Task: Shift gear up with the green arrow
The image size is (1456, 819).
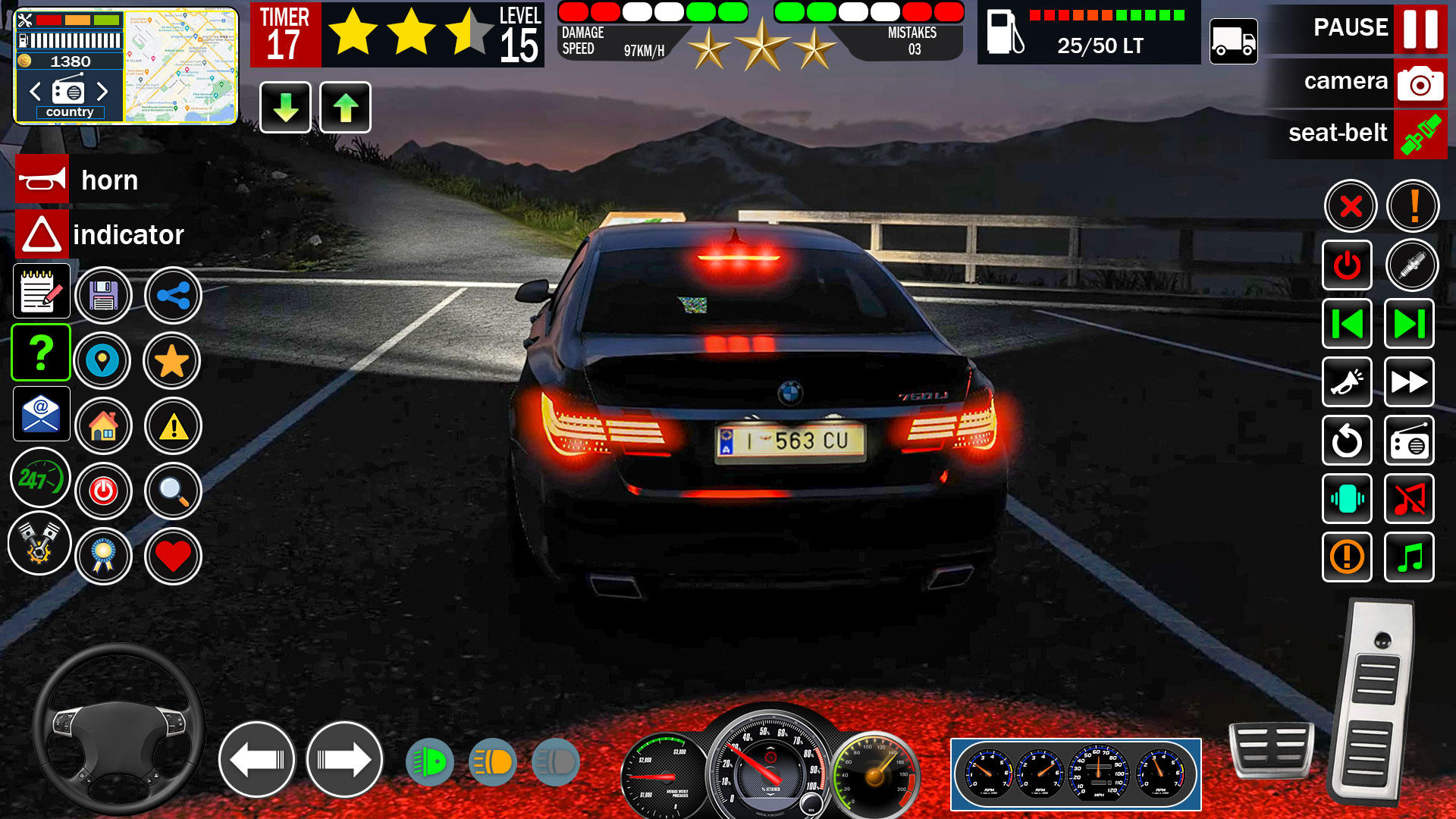Action: tap(345, 108)
